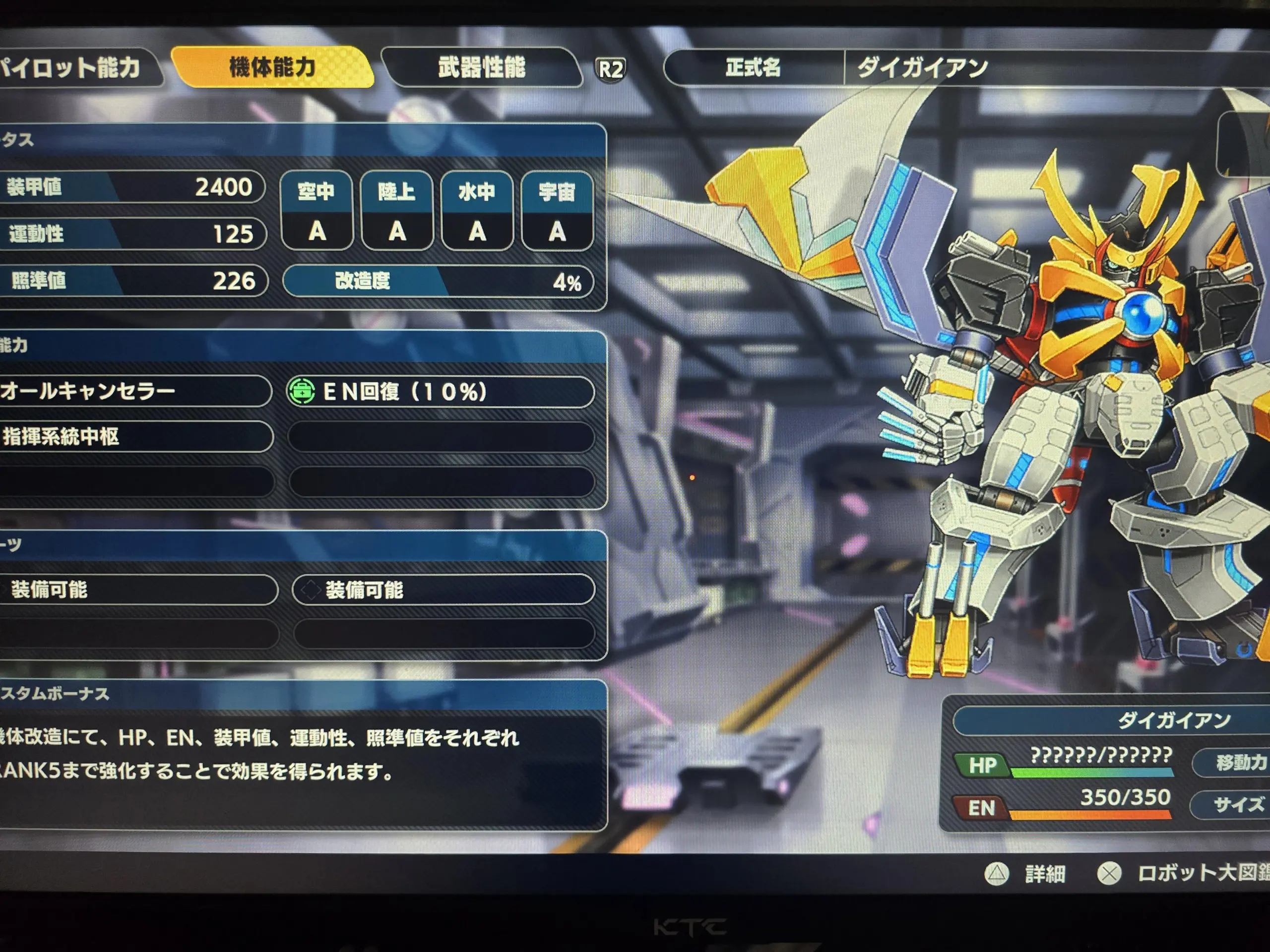Select the 機体能力 tab

272,67
